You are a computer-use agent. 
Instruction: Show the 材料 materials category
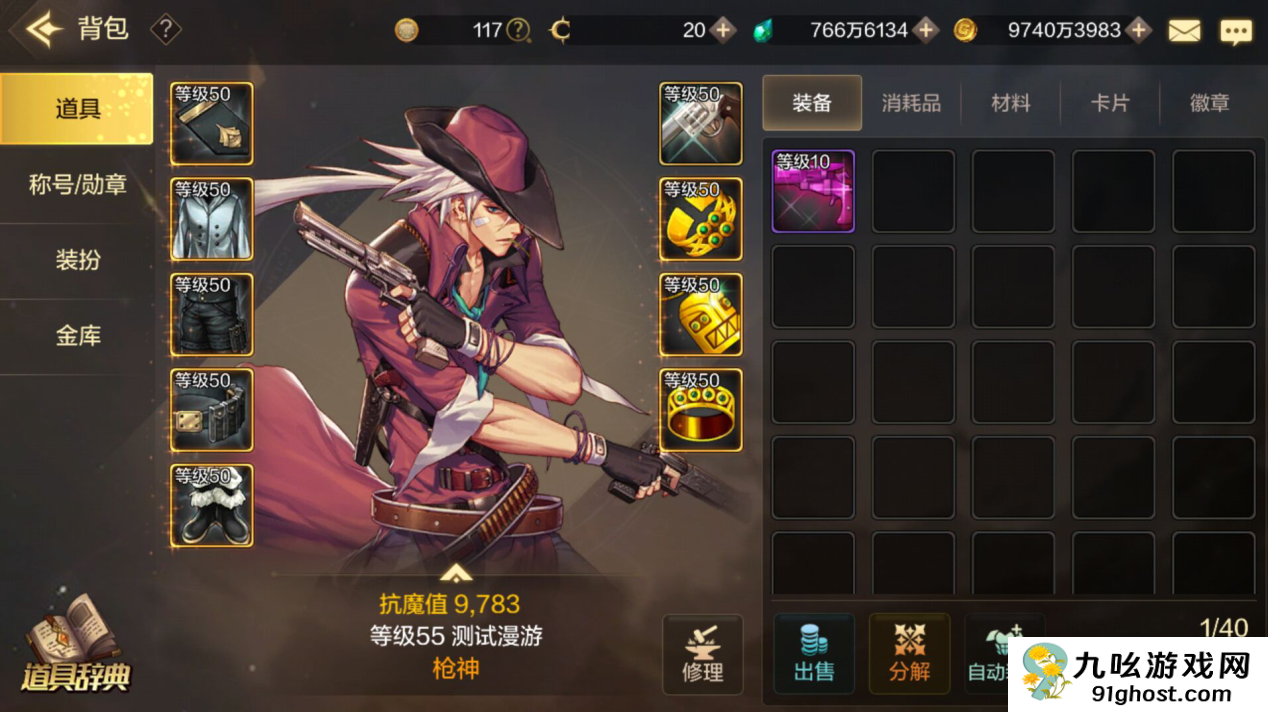(x=1010, y=103)
